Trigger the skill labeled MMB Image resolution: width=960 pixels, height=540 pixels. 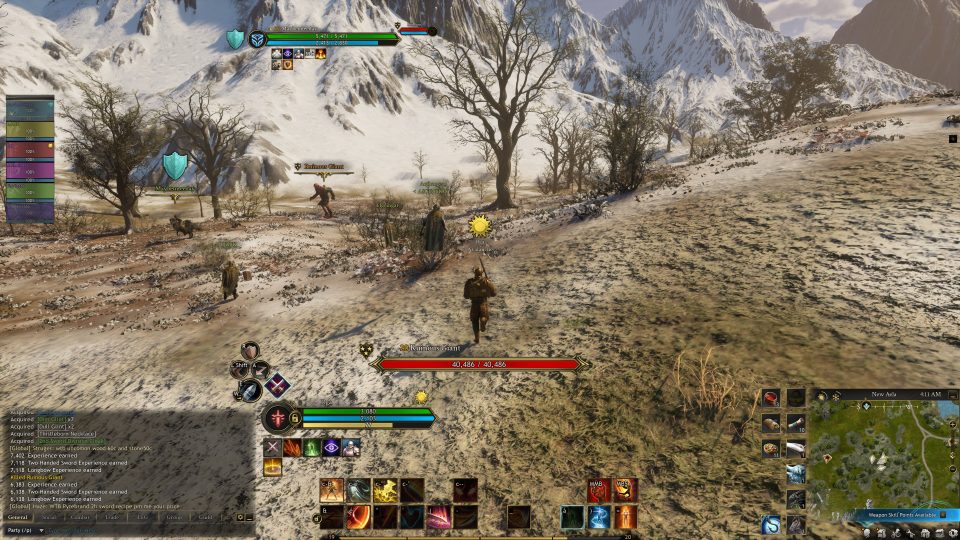(x=598, y=490)
